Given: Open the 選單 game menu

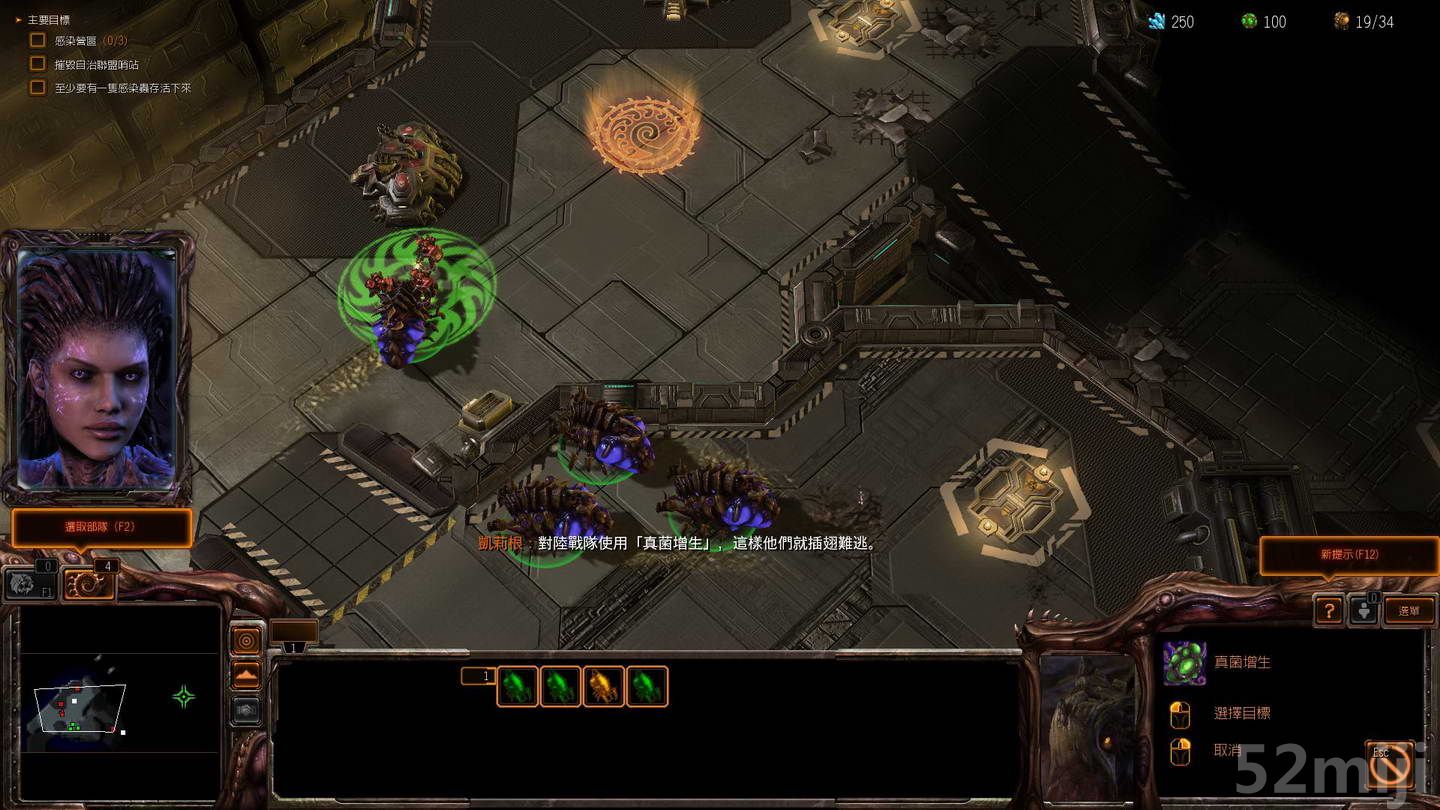Looking at the screenshot, I should (x=1410, y=611).
